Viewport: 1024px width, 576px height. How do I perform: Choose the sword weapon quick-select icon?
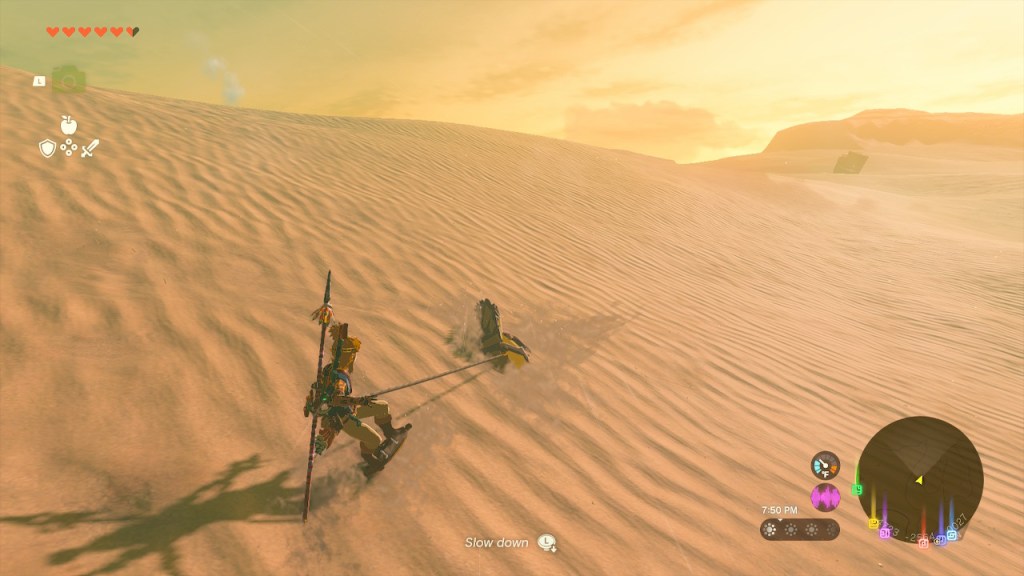(91, 149)
